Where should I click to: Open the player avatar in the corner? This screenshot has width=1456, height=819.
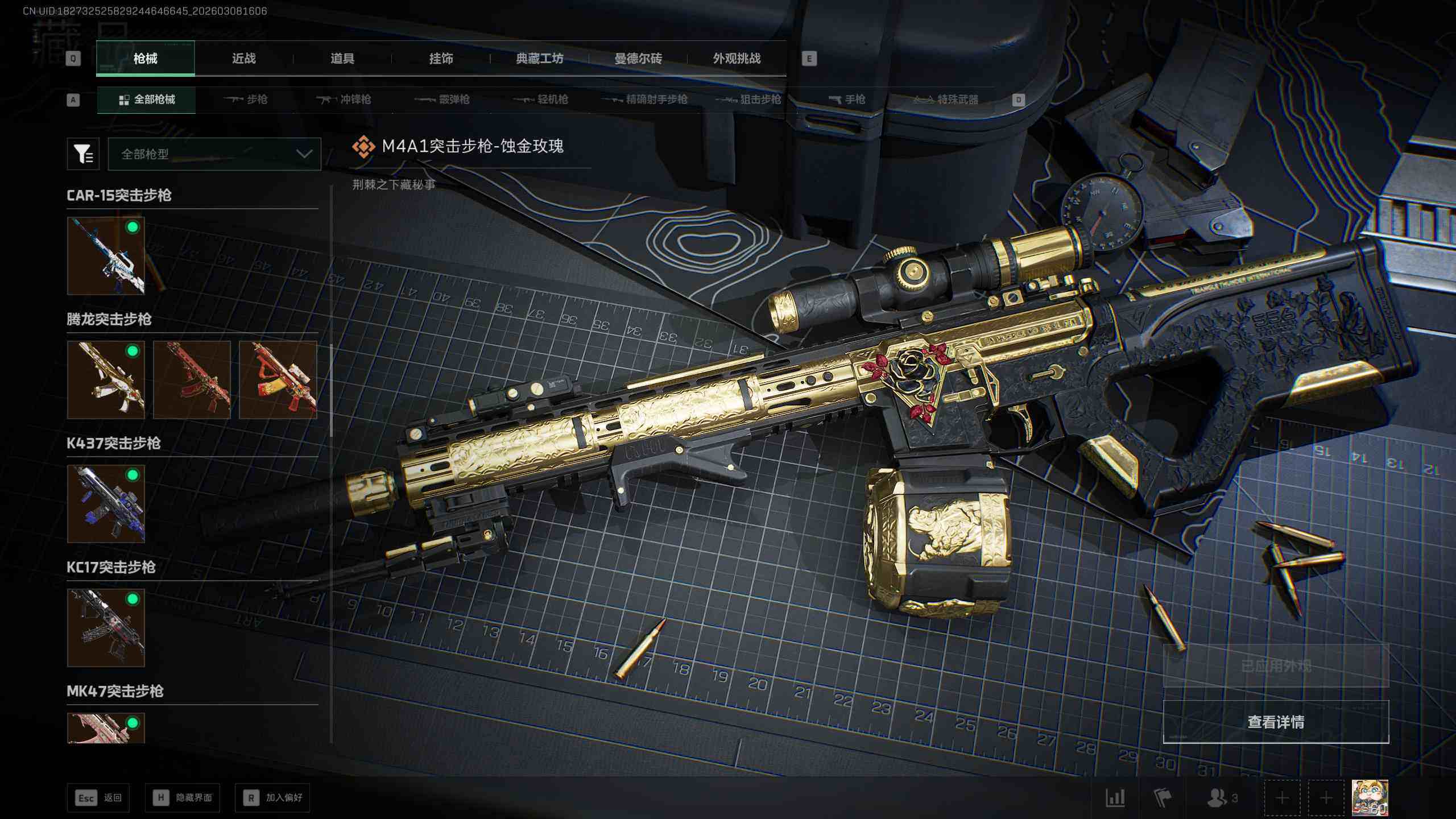pos(1370,798)
